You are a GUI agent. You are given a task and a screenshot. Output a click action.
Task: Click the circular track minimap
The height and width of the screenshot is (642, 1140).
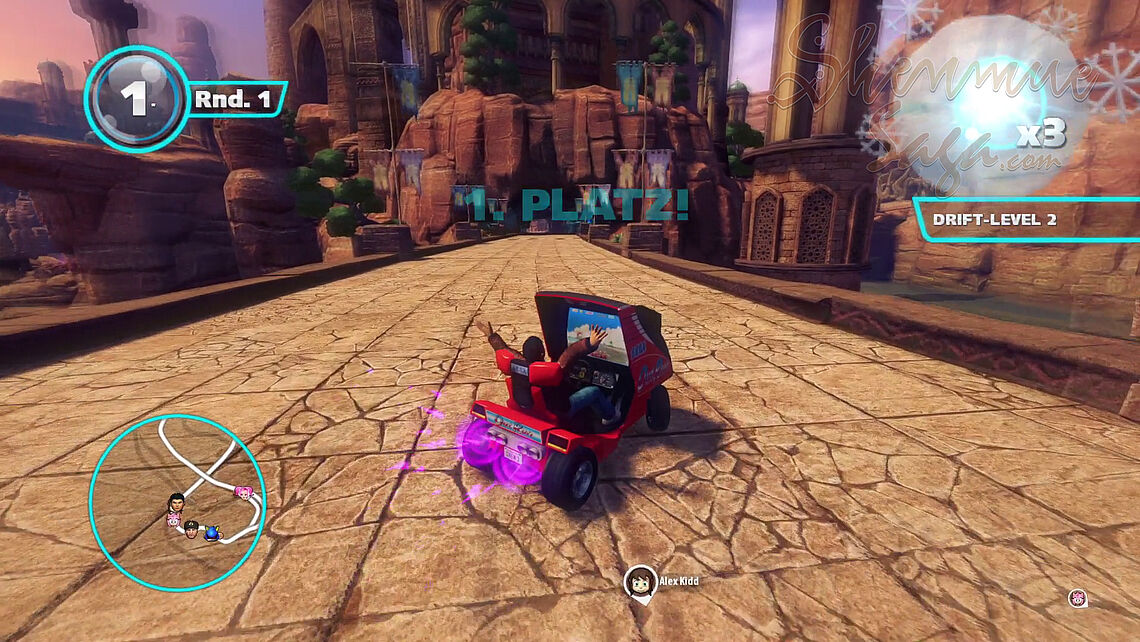pos(177,502)
